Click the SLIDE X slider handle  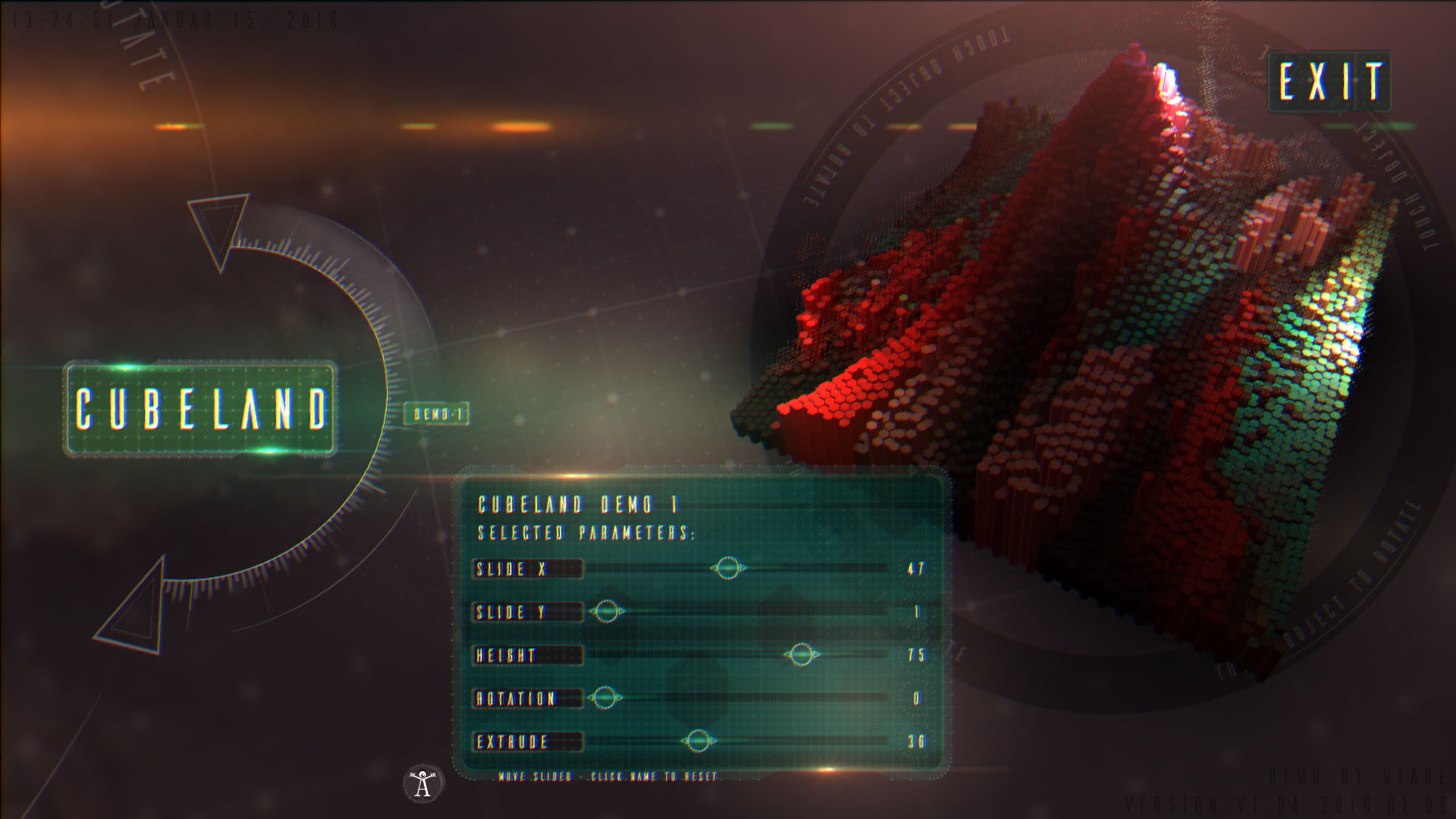(x=728, y=567)
